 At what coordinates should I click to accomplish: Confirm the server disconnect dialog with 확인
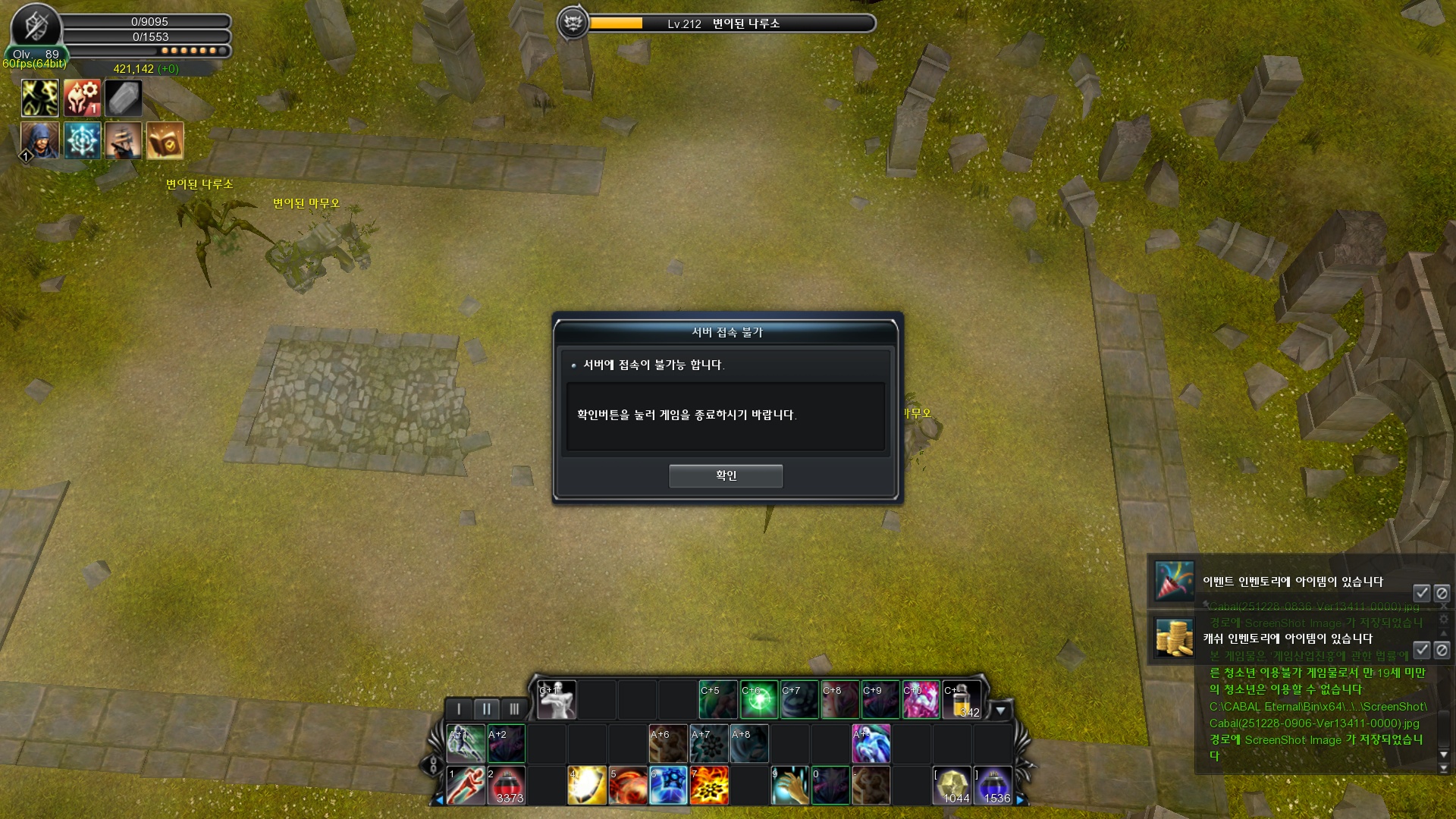point(725,475)
